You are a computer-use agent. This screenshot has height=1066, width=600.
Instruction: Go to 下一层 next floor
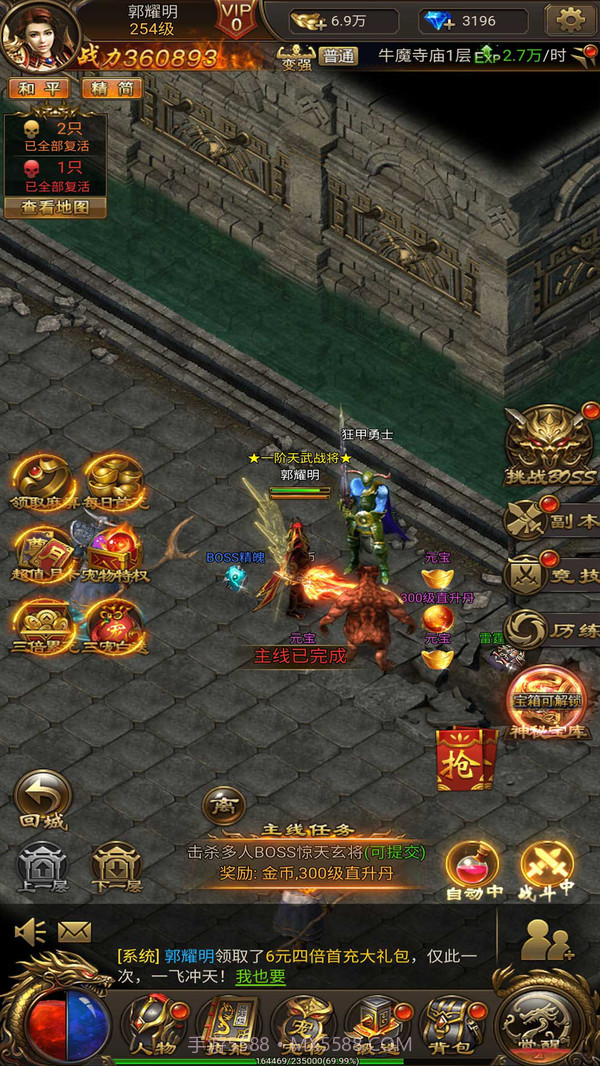pos(117,867)
